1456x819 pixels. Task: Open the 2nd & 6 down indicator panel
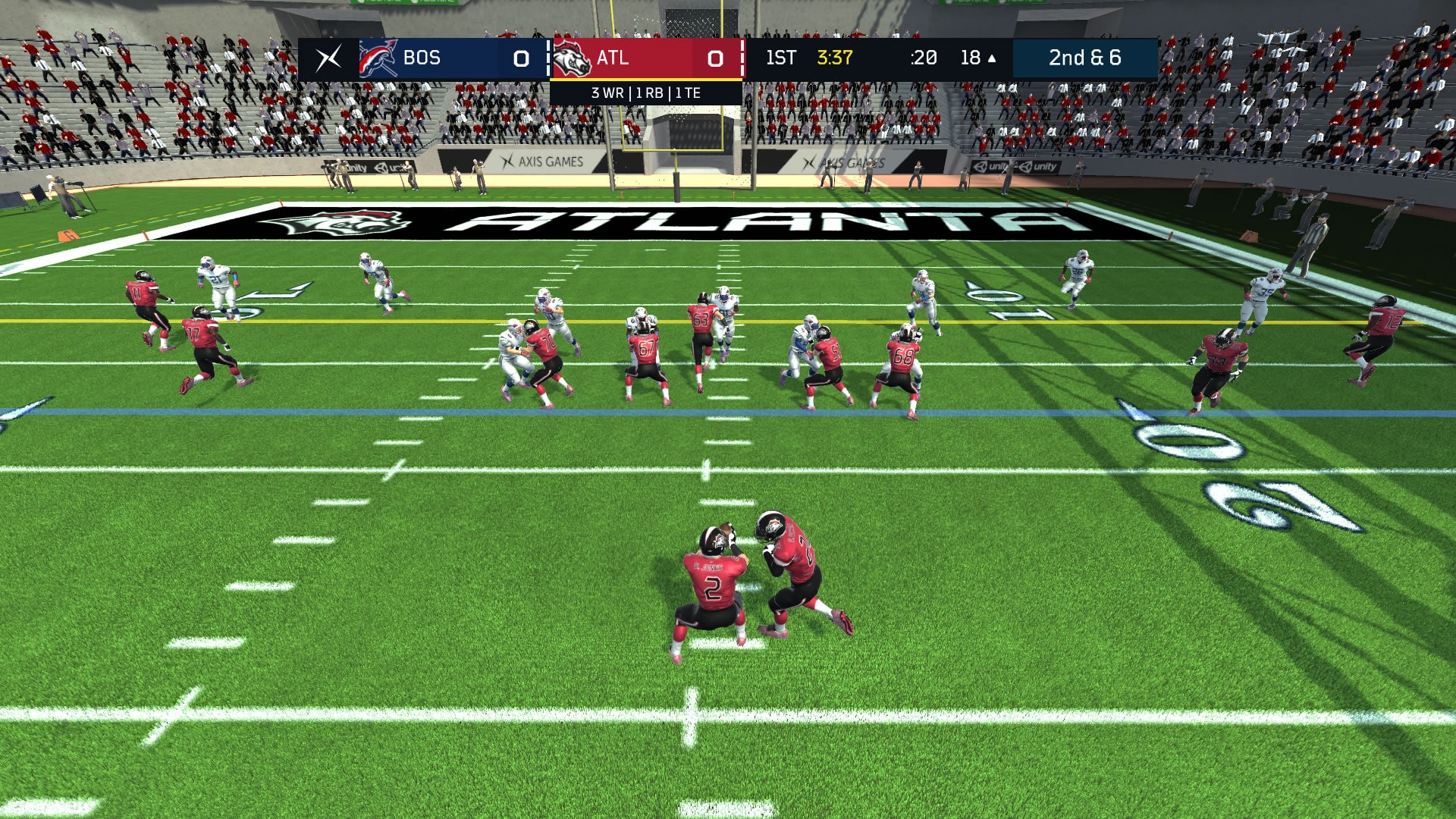(x=1084, y=57)
